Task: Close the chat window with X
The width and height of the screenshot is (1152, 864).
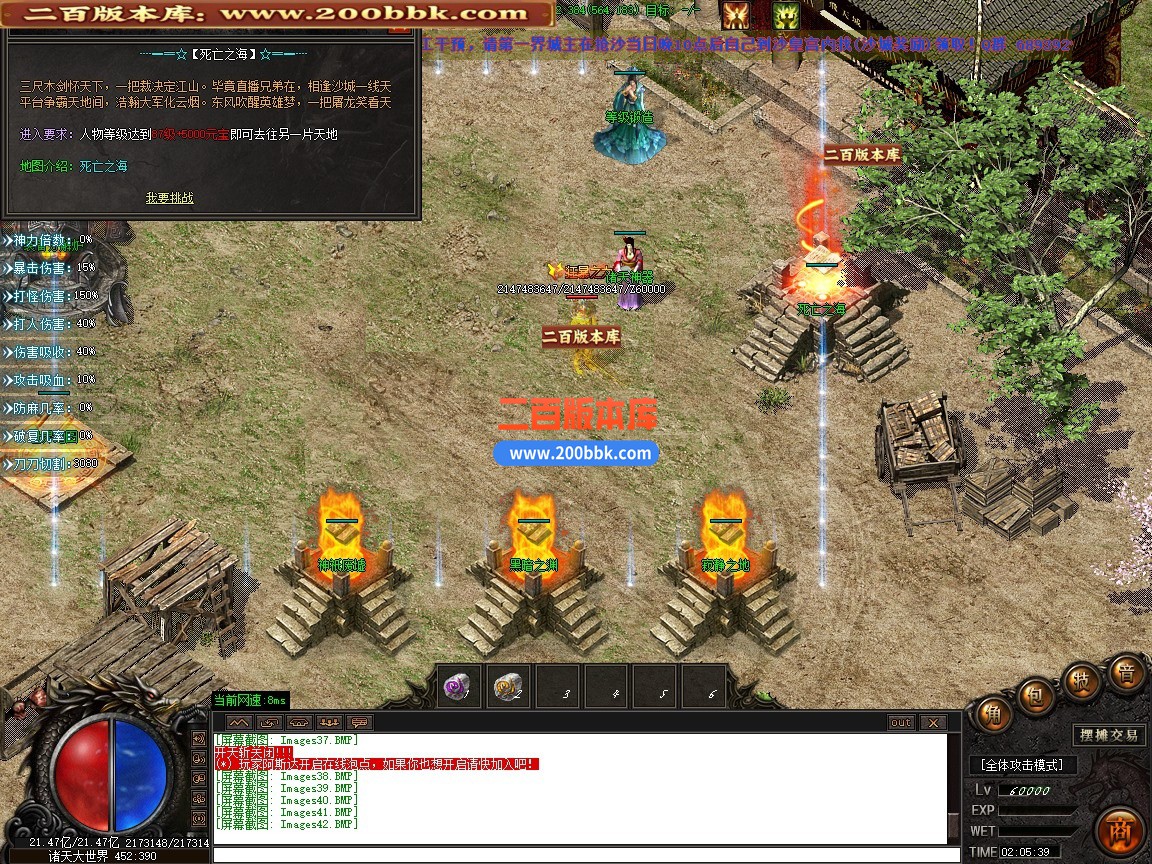Action: 932,722
